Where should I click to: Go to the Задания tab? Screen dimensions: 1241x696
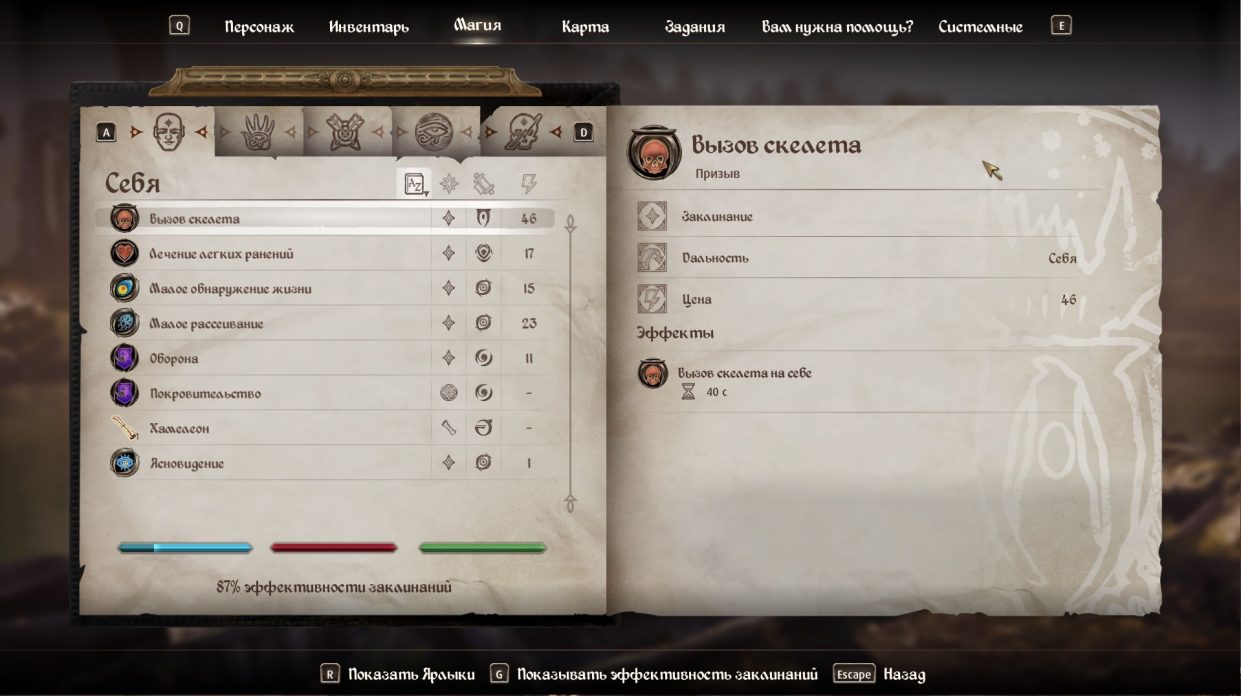pyautogui.click(x=694, y=27)
